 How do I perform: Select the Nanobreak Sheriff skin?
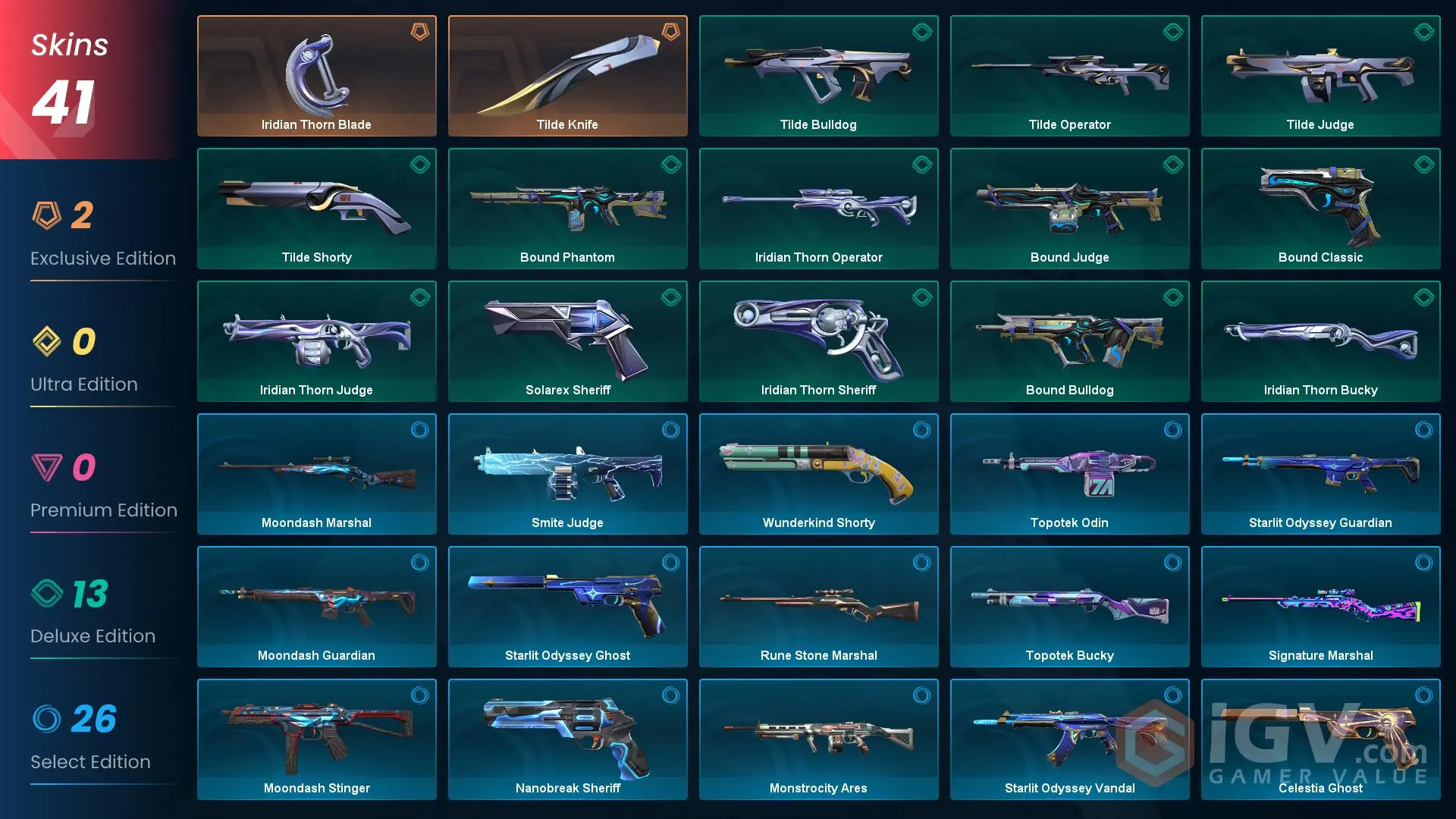[567, 739]
